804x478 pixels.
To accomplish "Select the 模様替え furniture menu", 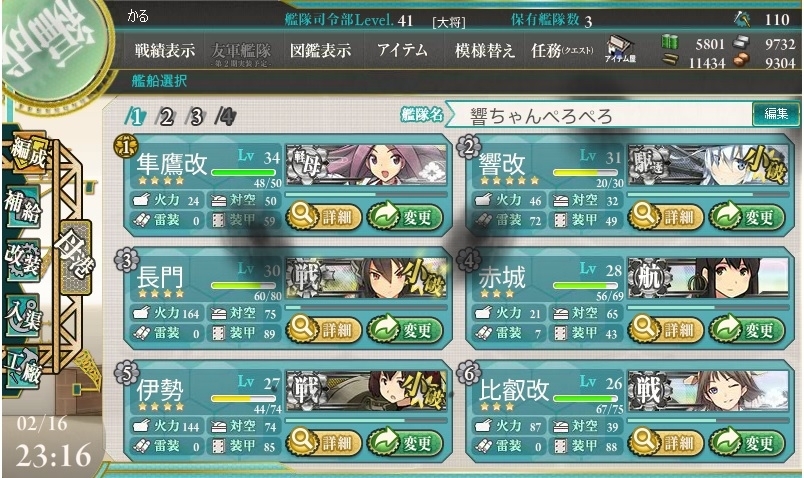I will 484,51.
